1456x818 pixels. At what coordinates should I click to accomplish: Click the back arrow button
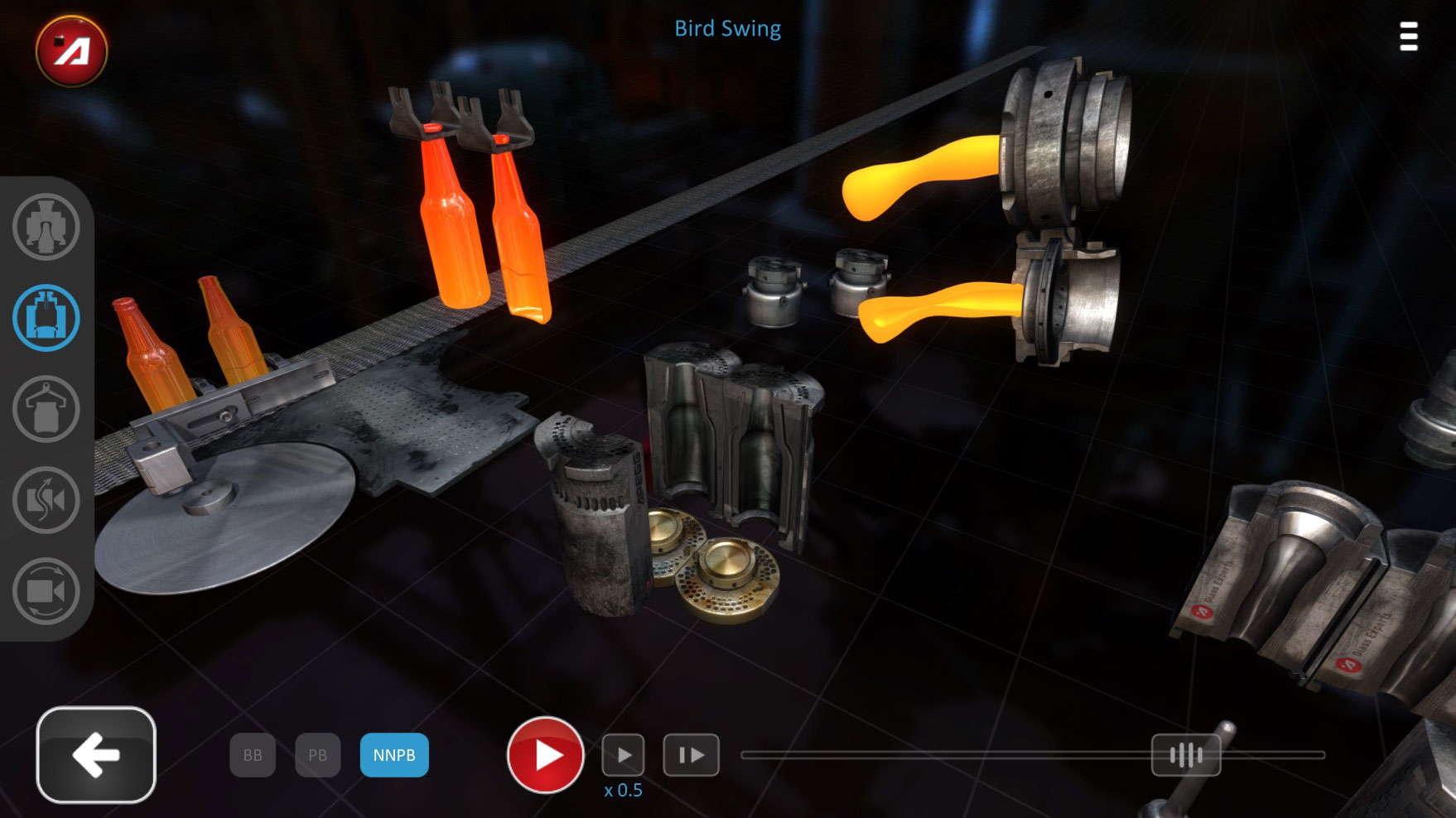(x=96, y=755)
